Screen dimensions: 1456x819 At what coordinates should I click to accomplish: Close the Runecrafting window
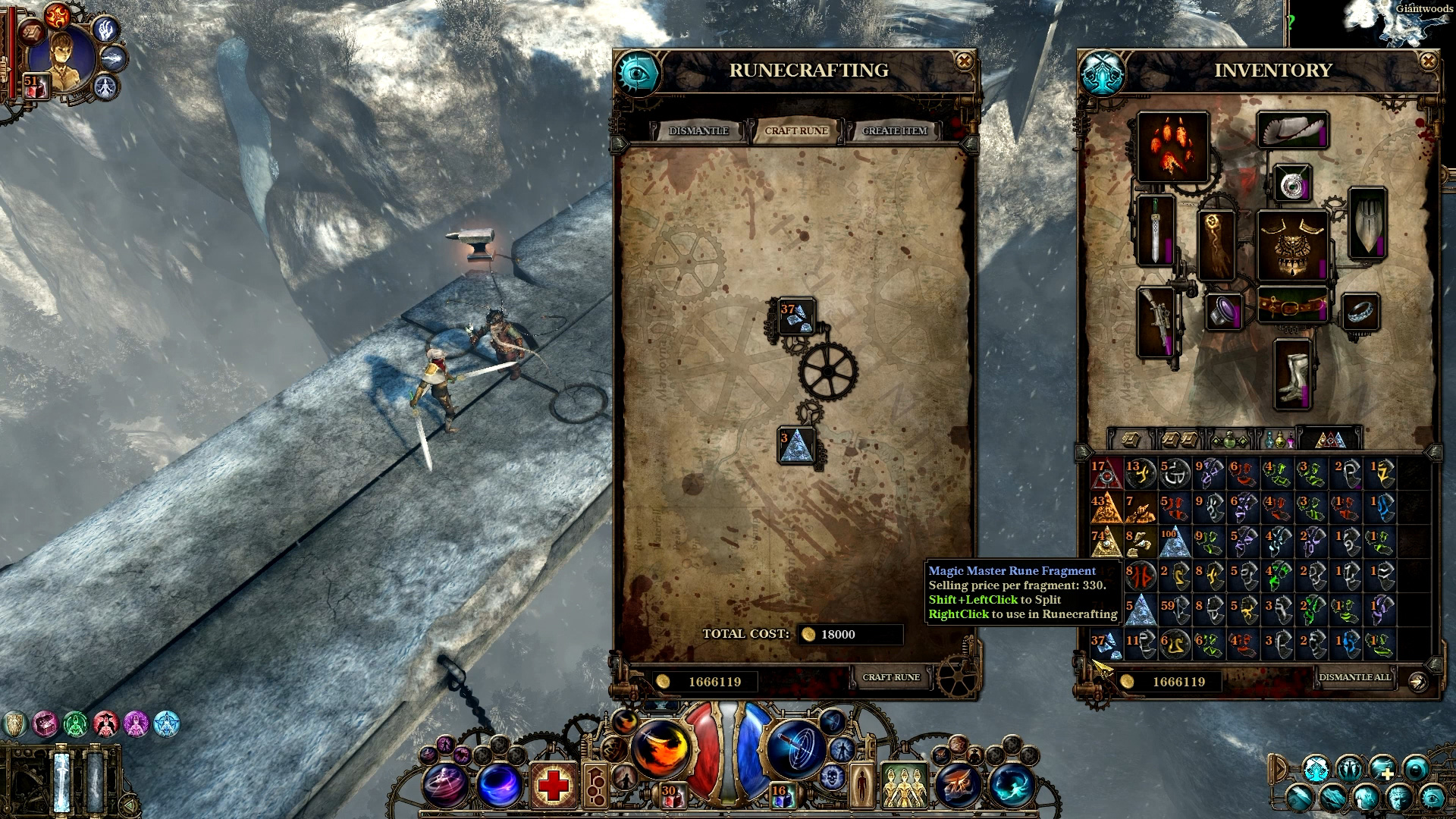coord(964,61)
